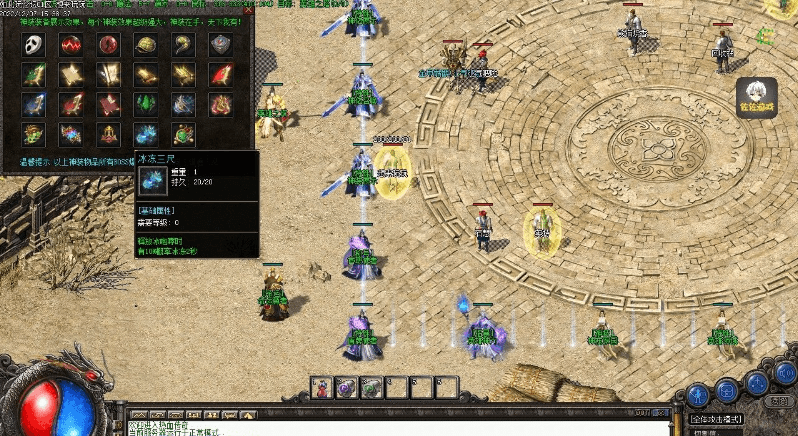The image size is (798, 436).
Task: Choose the olive green helmet item
Action: coord(144,45)
